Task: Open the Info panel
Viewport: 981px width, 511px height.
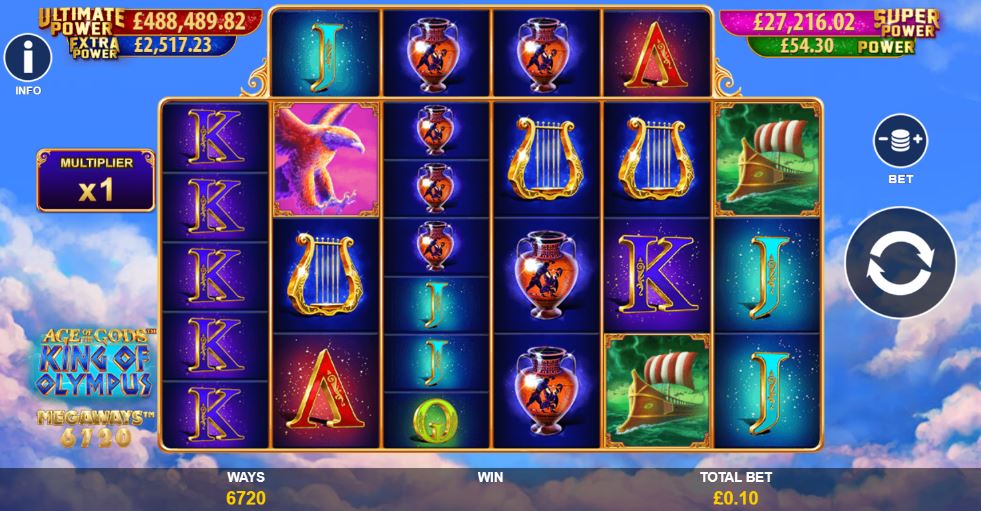Action: tap(28, 59)
